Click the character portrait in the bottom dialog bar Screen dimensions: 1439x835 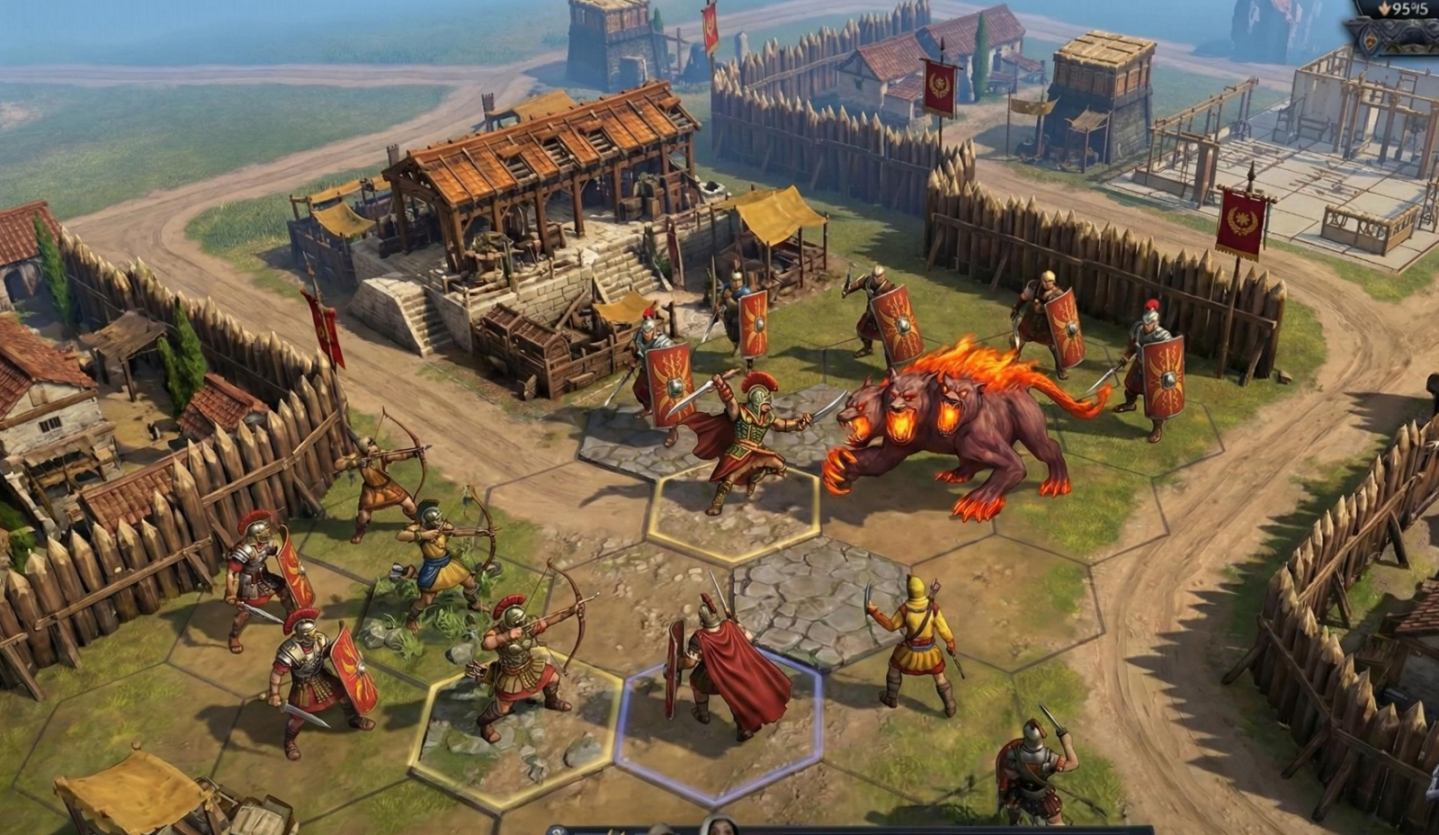tap(718, 828)
